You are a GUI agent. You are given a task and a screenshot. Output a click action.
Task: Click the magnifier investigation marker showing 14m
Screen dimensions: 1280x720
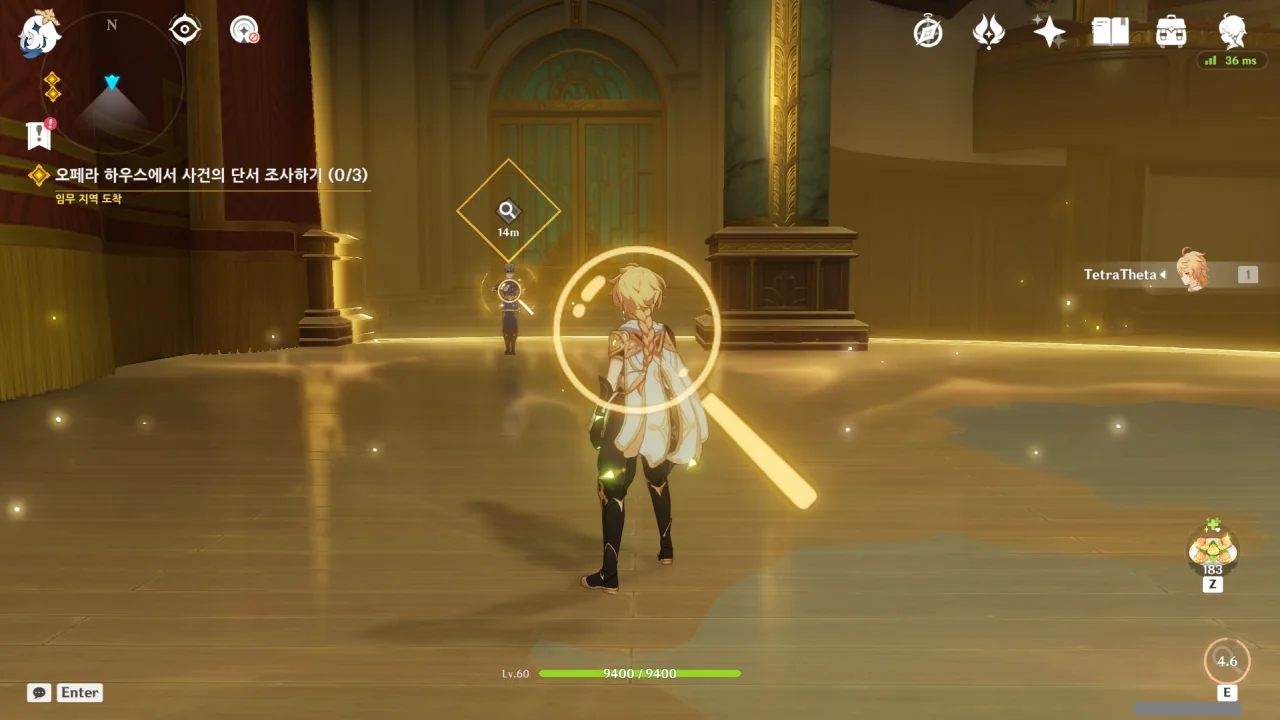coord(508,211)
